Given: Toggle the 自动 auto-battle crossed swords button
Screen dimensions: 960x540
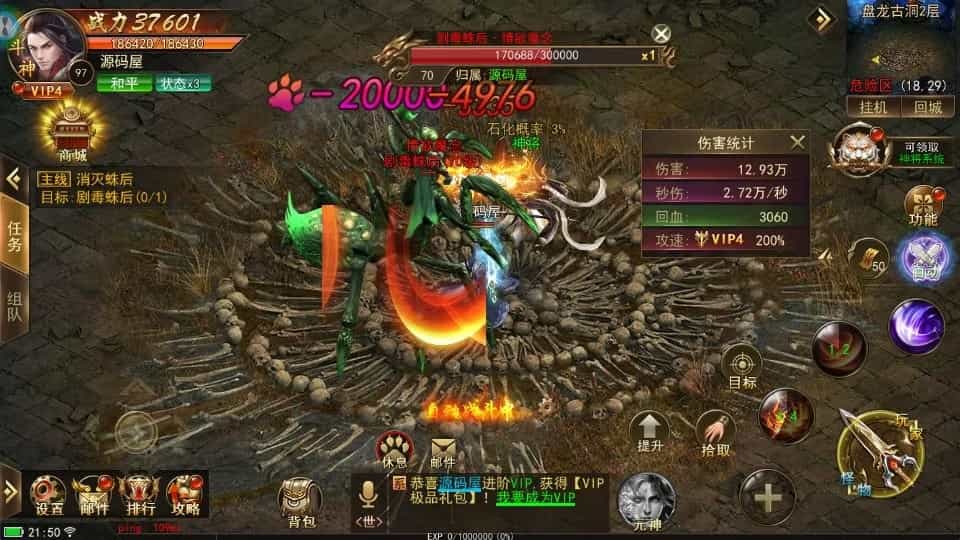Looking at the screenshot, I should [918, 257].
